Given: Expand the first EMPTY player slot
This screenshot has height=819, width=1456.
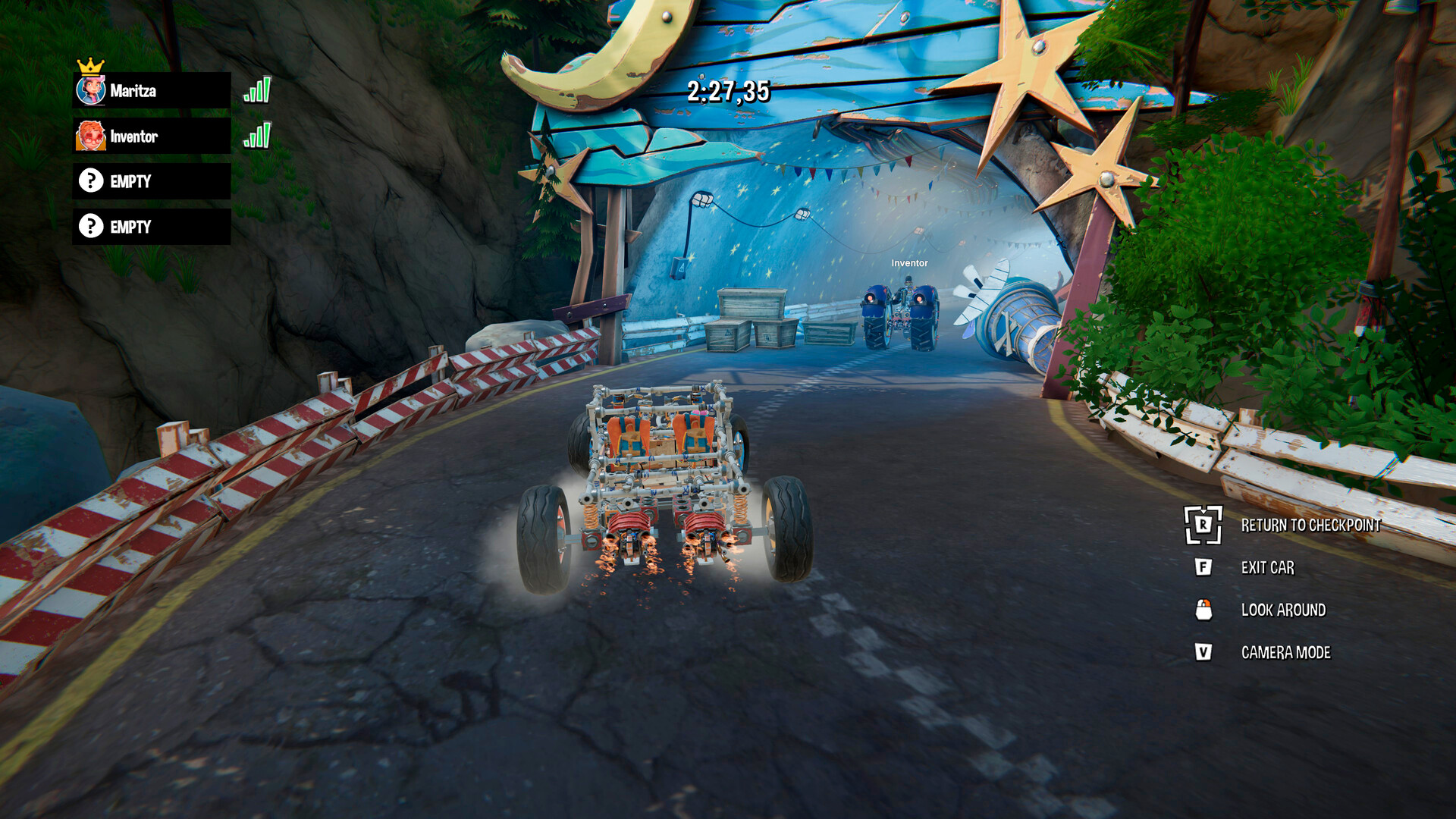Looking at the screenshot, I should tap(150, 181).
